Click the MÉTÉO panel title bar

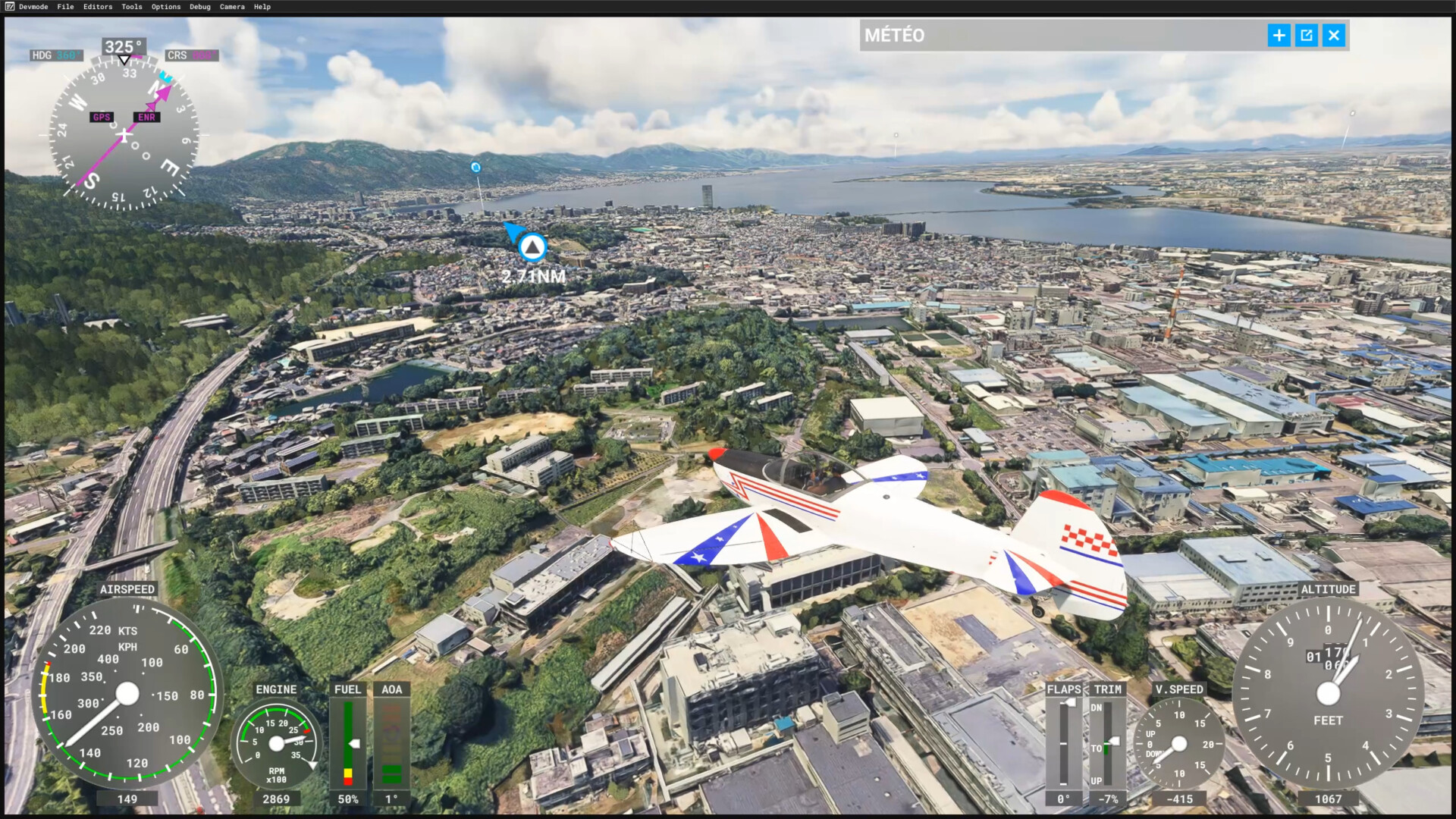(1062, 36)
